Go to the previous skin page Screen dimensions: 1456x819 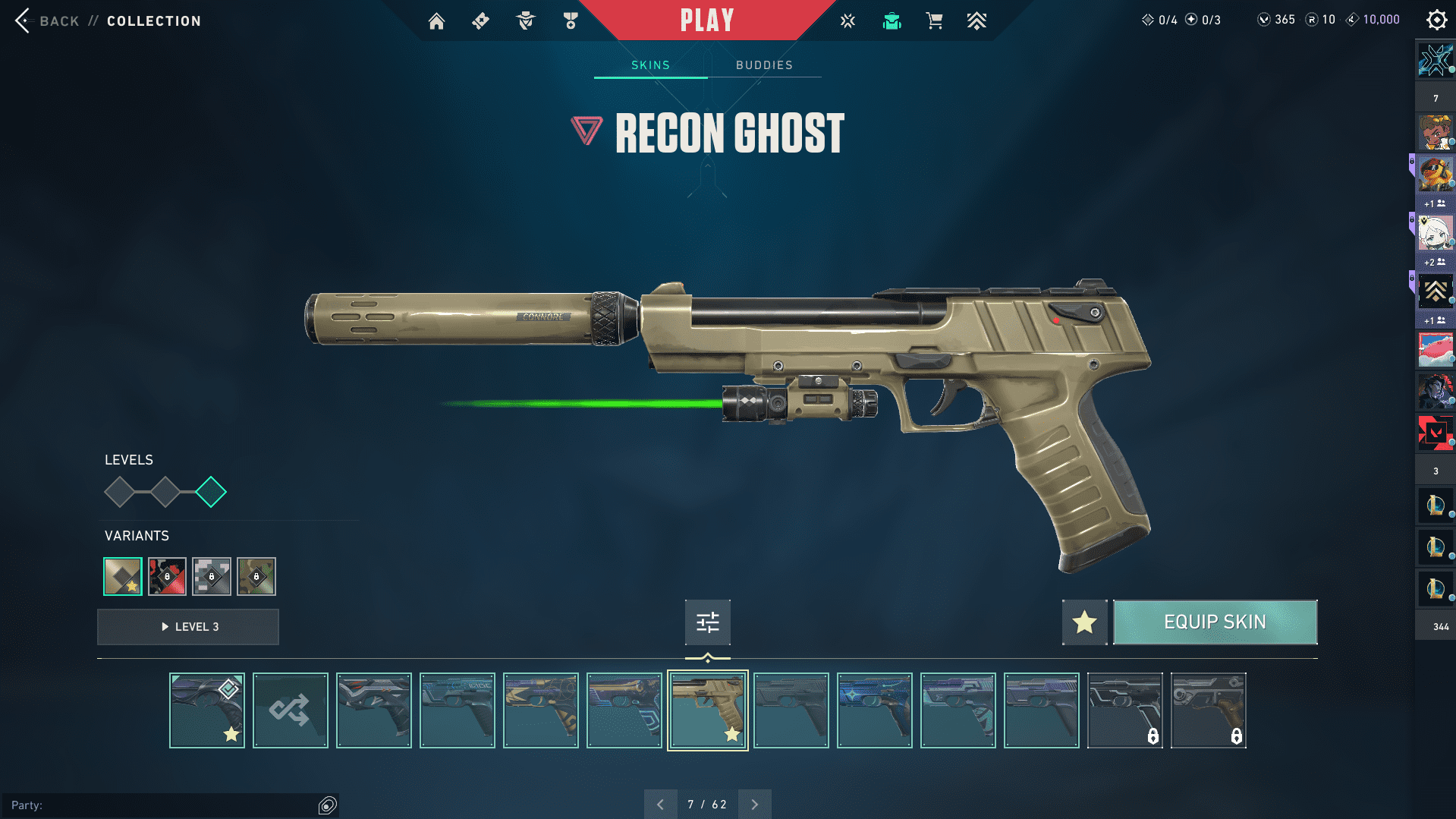tap(660, 805)
